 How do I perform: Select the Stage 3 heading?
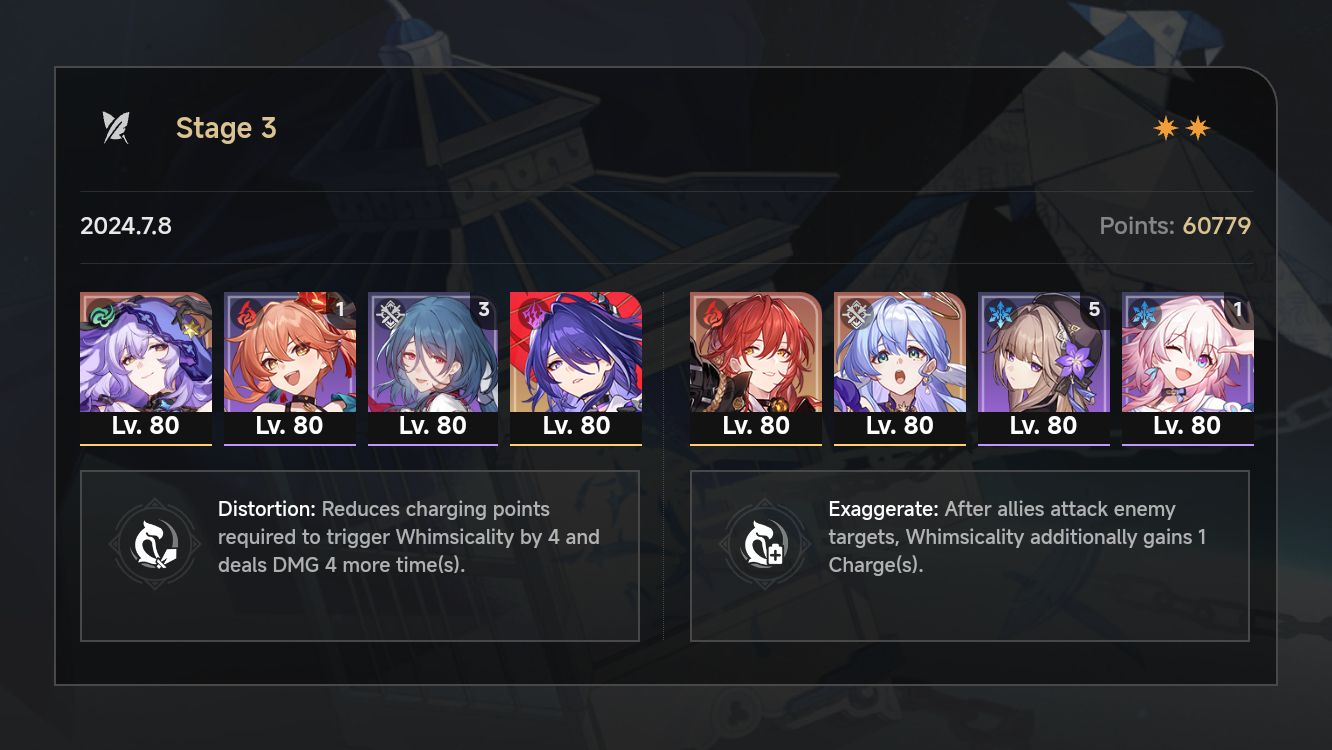coord(226,128)
